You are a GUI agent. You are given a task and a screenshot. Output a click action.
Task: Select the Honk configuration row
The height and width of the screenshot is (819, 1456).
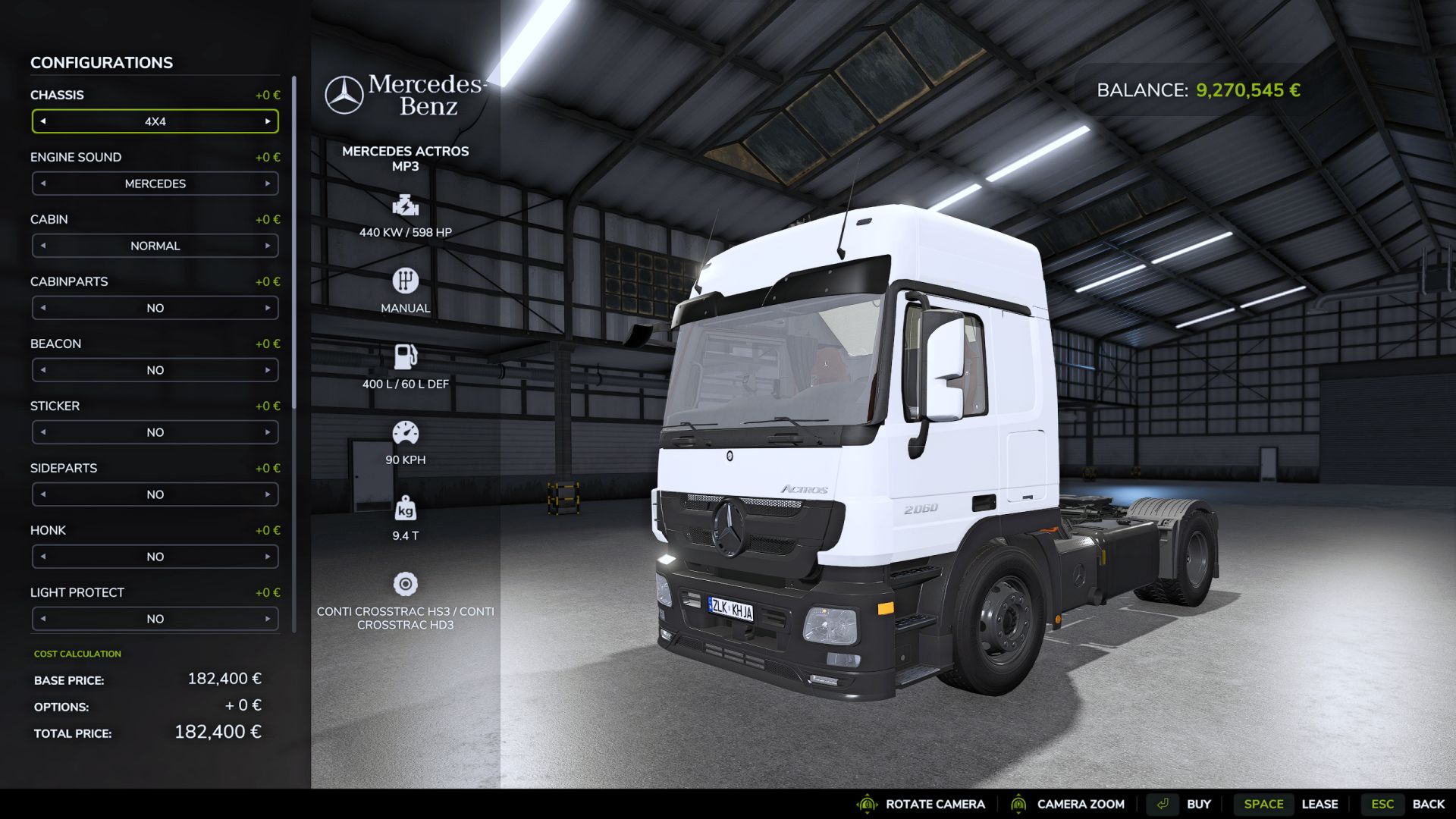pyautogui.click(x=155, y=557)
